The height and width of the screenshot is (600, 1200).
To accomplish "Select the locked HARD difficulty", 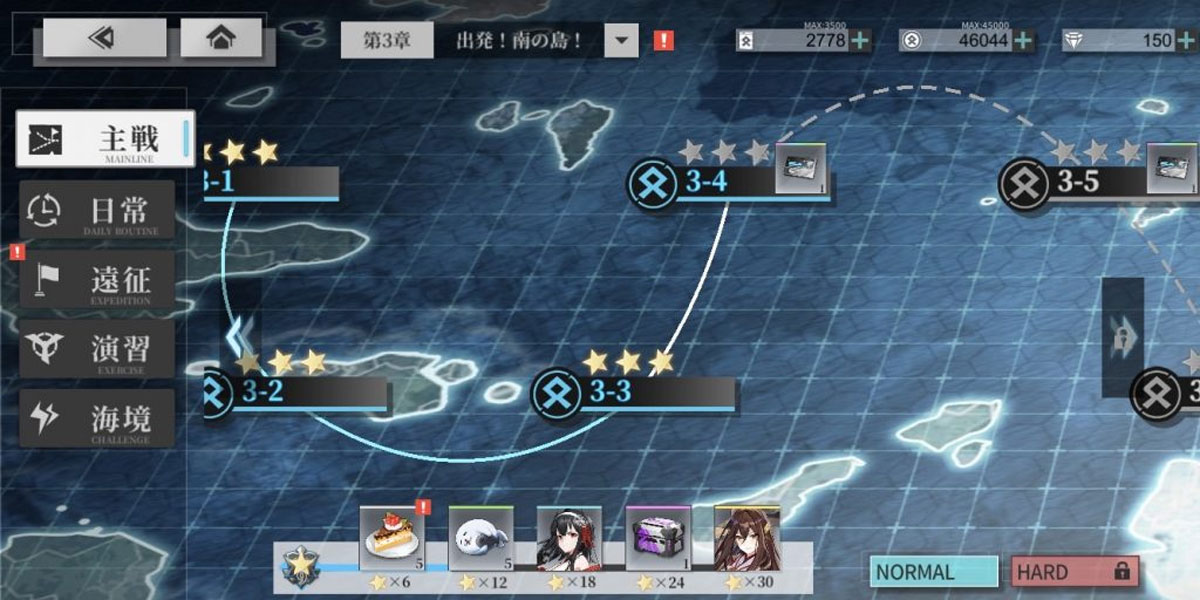I will [1073, 572].
